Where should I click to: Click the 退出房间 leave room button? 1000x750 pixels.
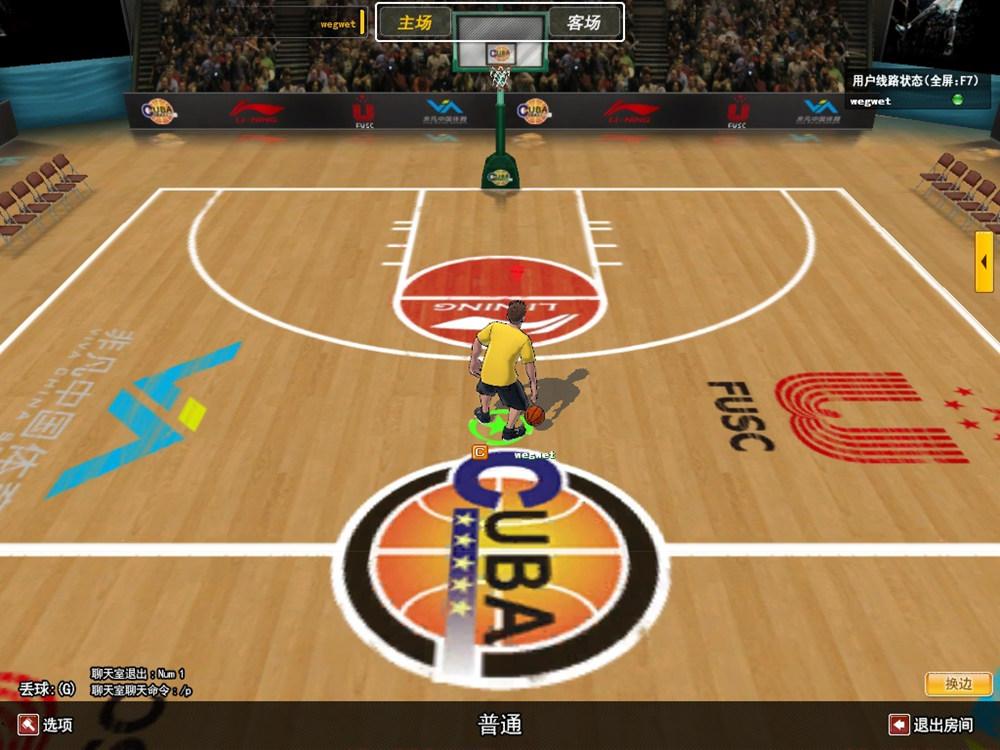(931, 725)
